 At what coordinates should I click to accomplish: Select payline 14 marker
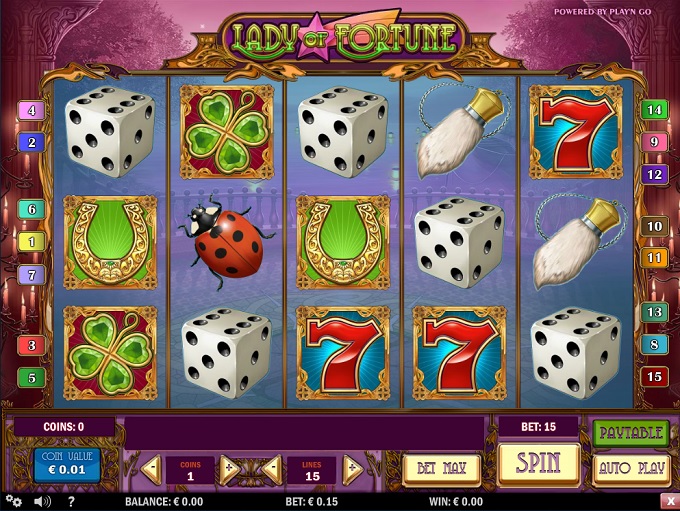tap(654, 110)
